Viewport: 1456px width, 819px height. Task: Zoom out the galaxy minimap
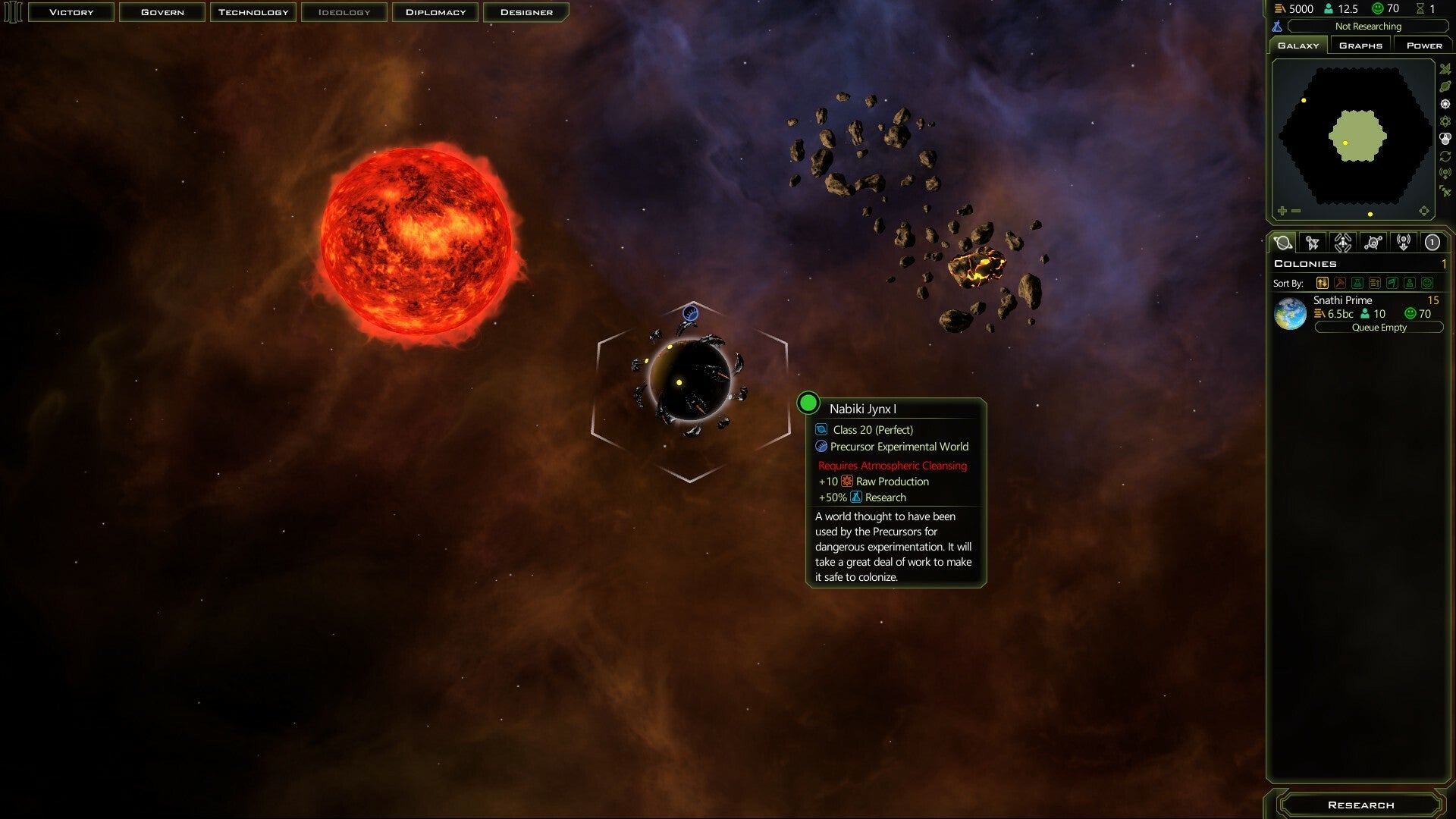click(x=1296, y=211)
